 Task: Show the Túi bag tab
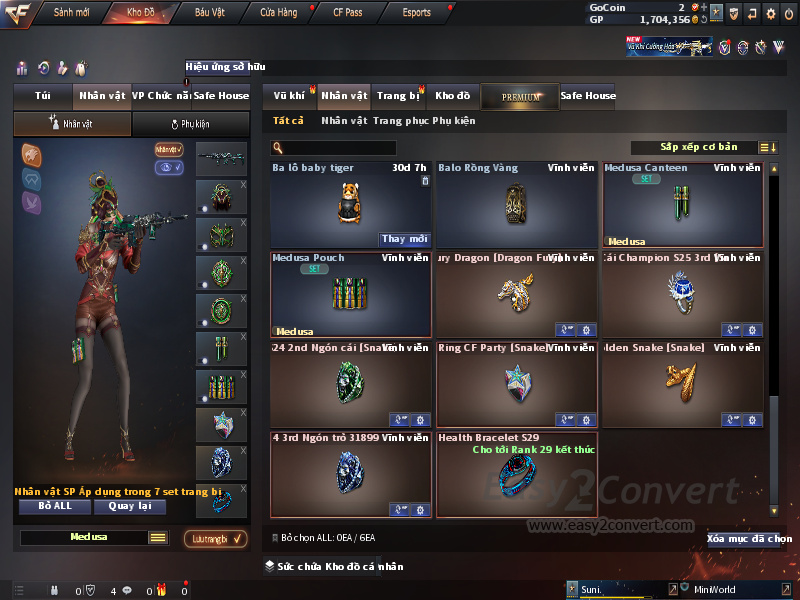pos(42,96)
